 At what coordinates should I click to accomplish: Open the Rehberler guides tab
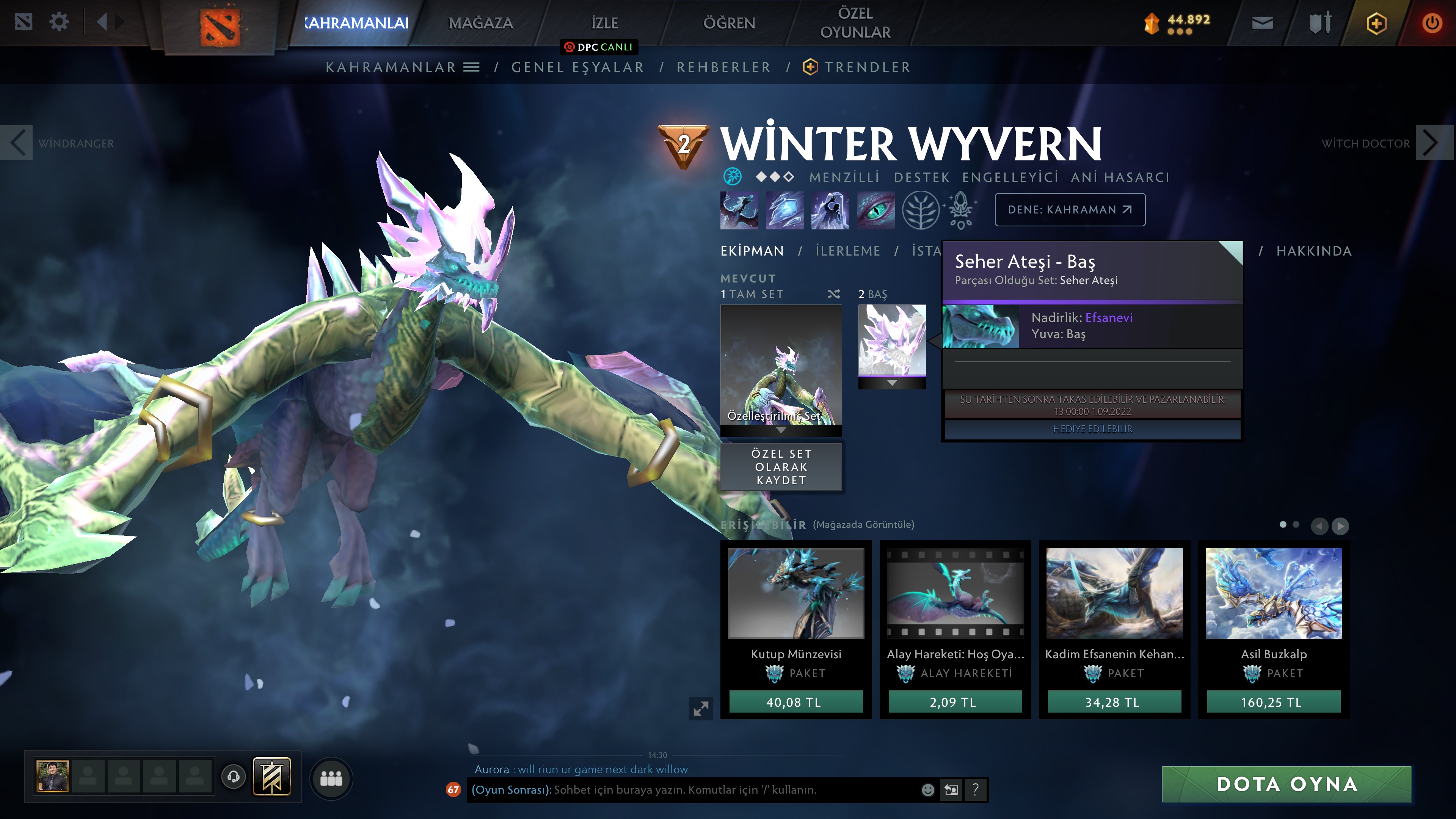point(723,67)
